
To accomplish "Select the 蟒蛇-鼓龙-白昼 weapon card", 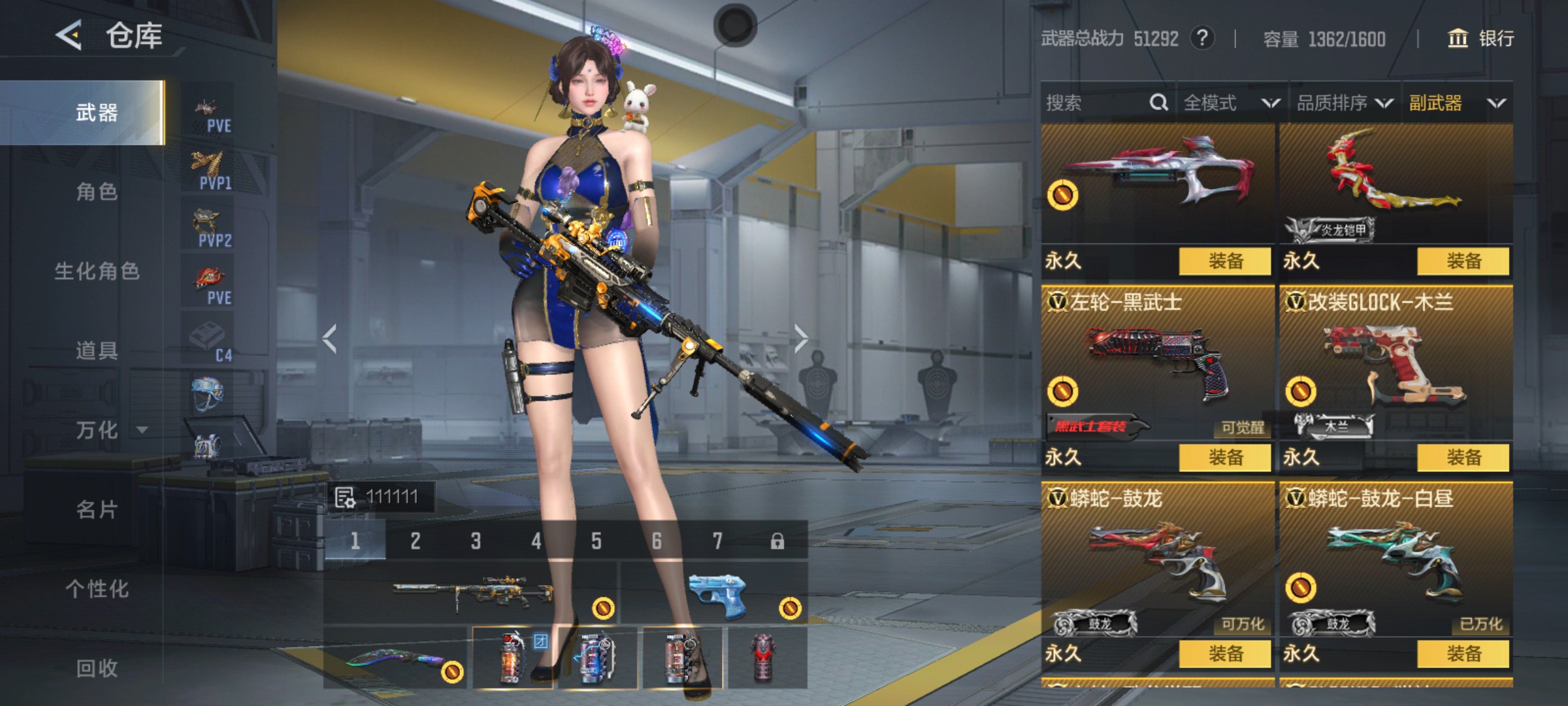I will click(1396, 562).
